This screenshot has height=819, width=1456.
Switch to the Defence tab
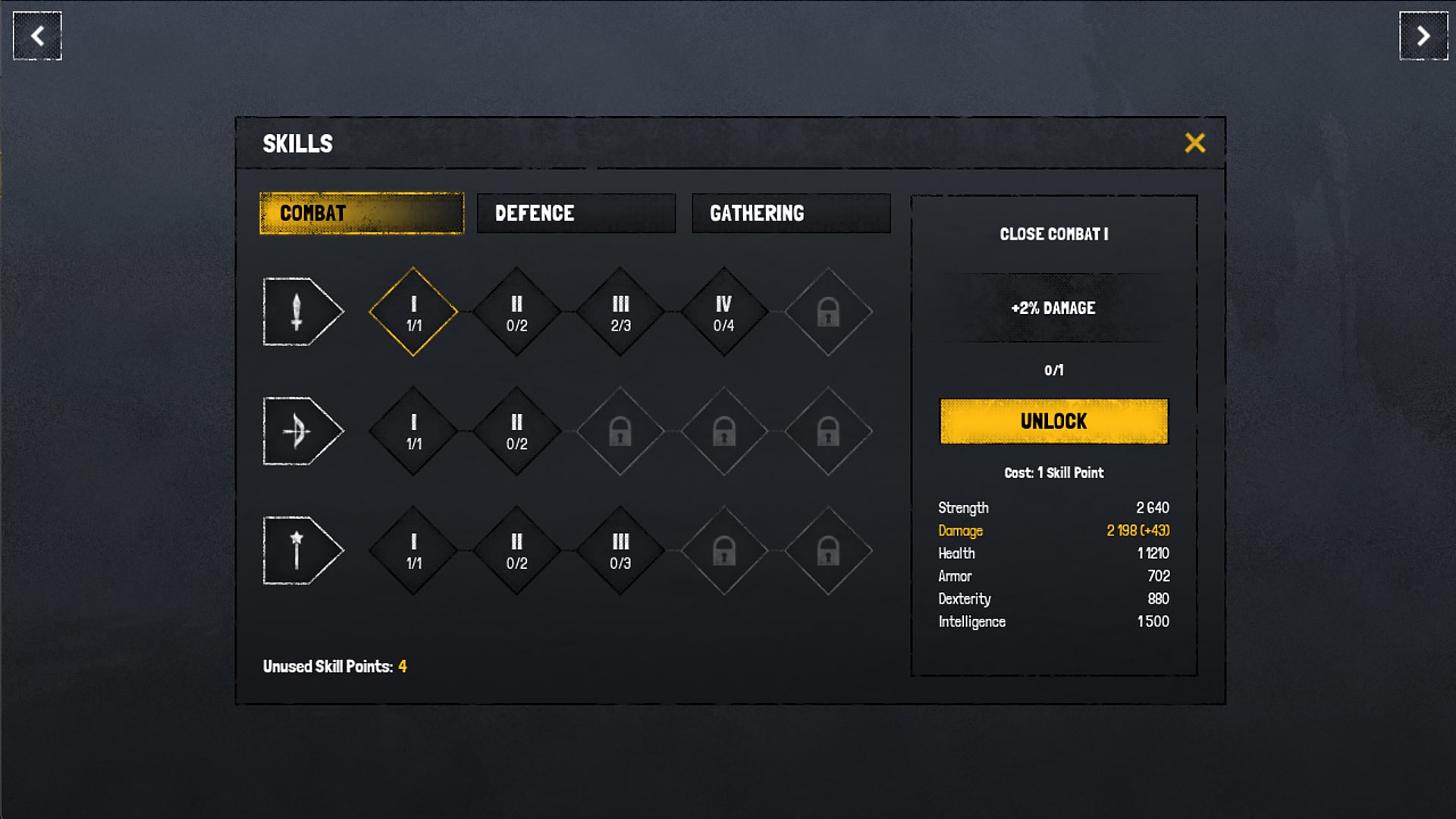click(x=576, y=213)
